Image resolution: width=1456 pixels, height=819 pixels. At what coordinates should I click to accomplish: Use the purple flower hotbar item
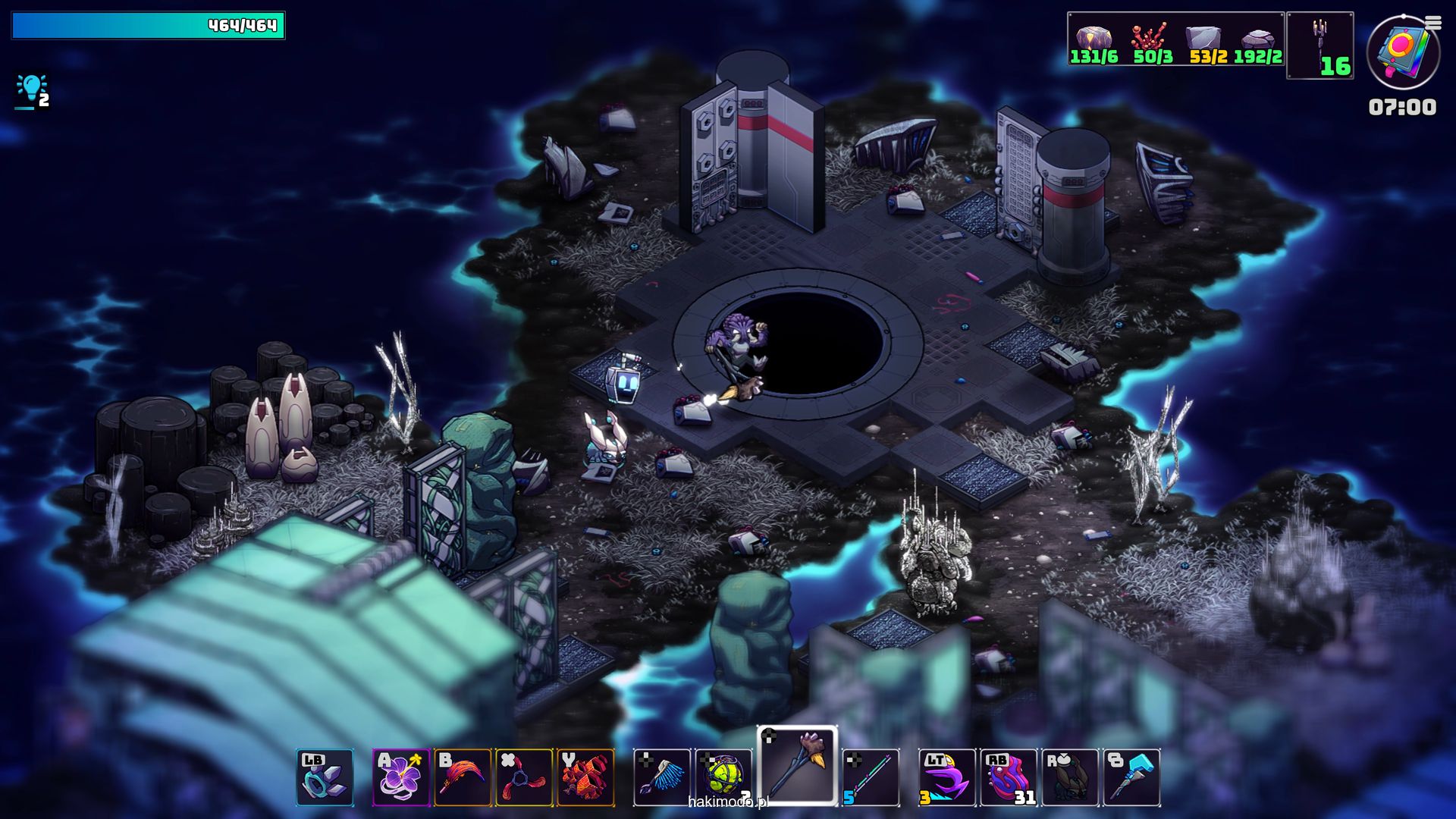coord(401,777)
